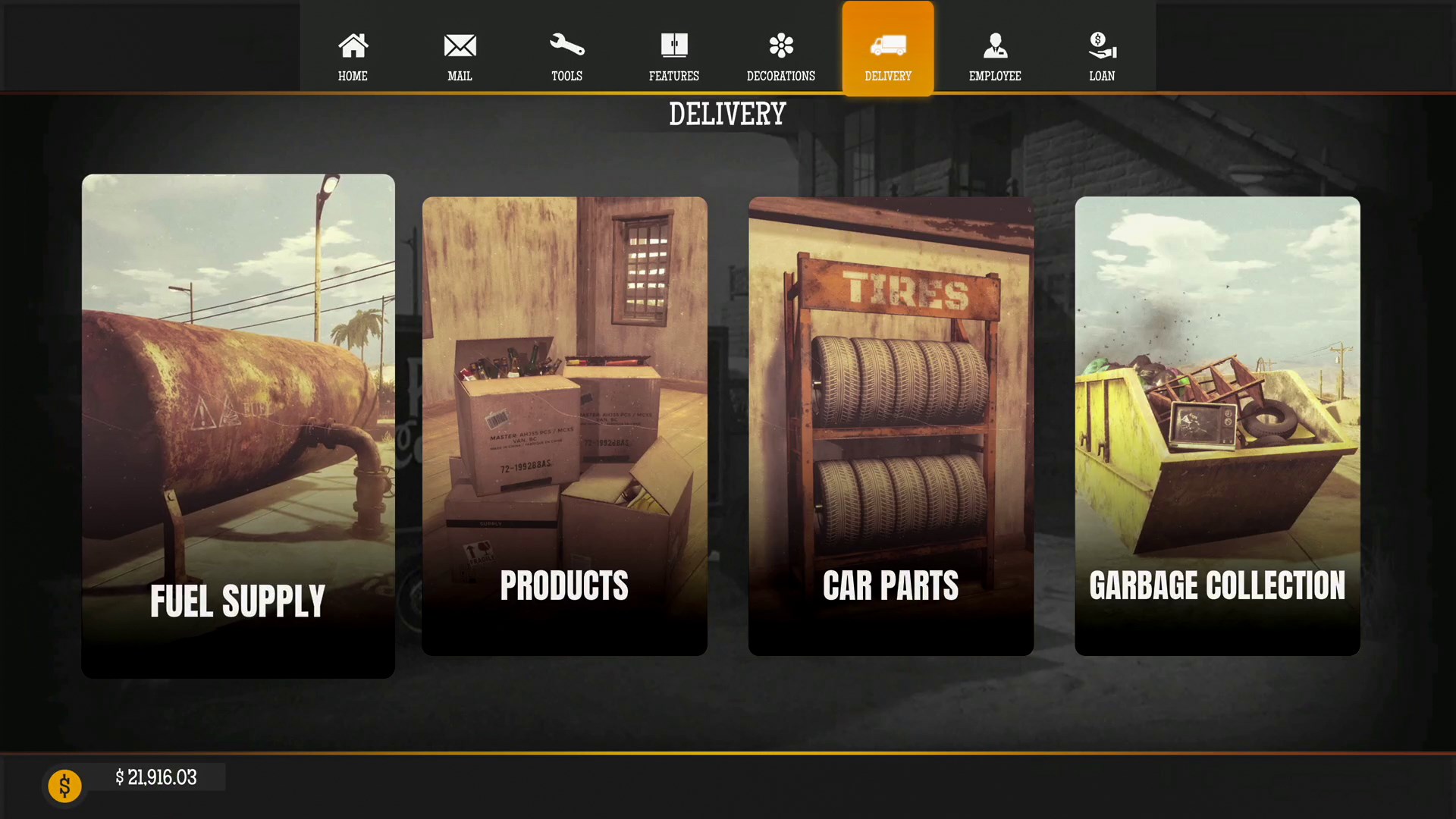Click the Tools wrench icon
Image resolution: width=1456 pixels, height=819 pixels.
tap(566, 45)
